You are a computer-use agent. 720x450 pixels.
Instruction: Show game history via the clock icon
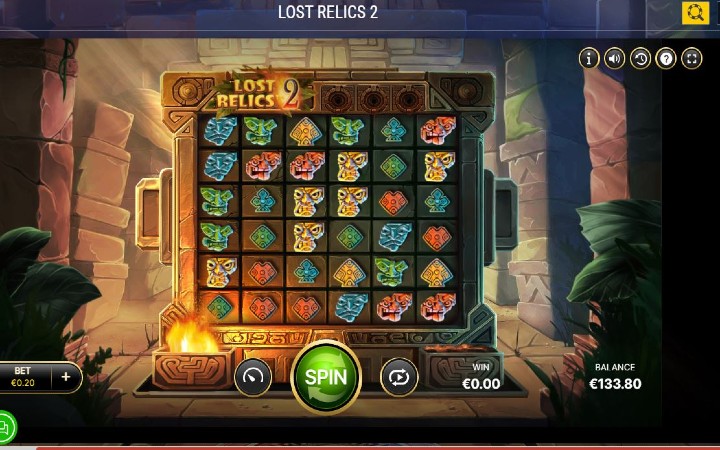pyautogui.click(x=641, y=59)
